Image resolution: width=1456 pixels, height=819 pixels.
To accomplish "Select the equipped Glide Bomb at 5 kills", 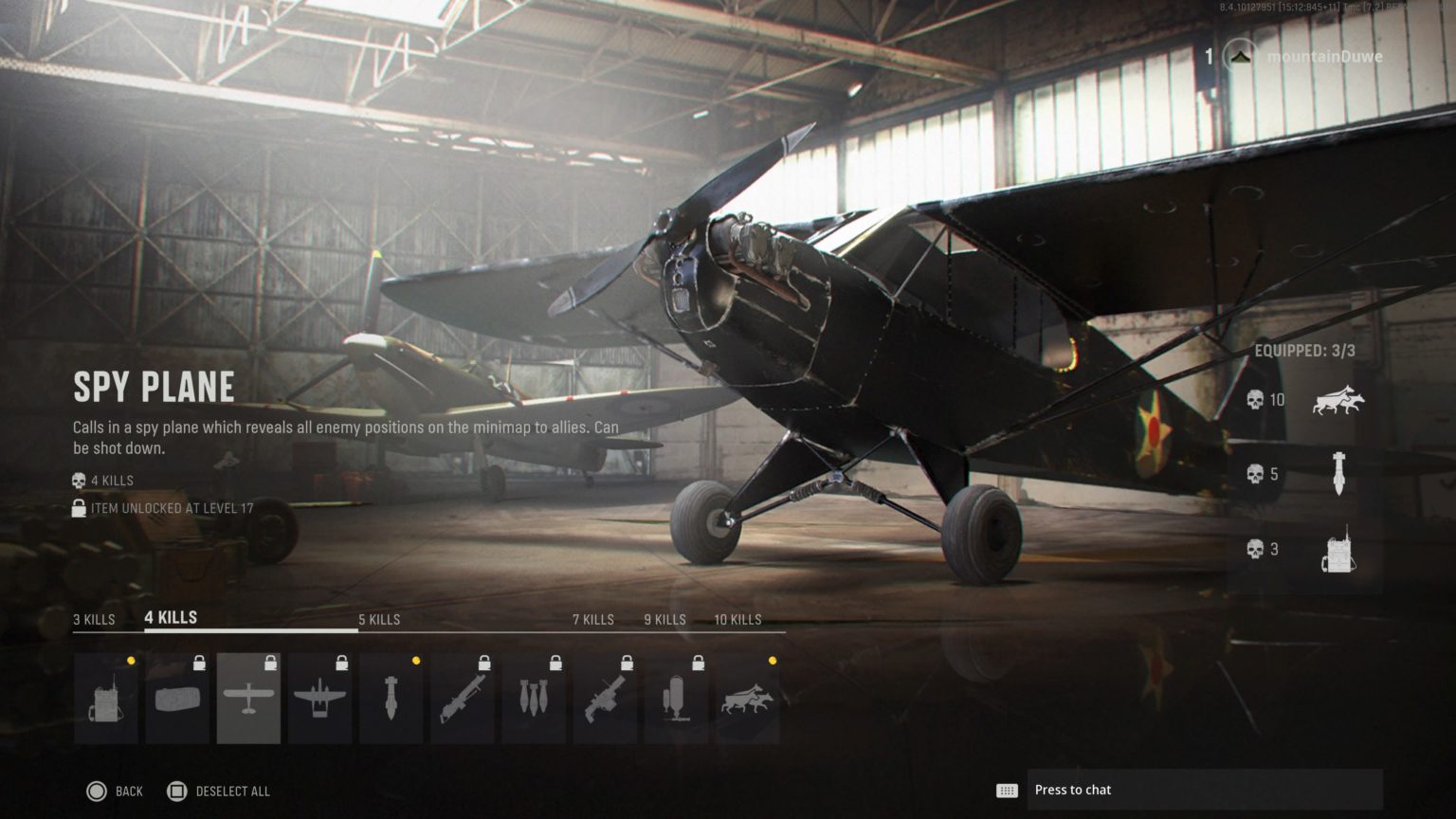I will (1339, 474).
